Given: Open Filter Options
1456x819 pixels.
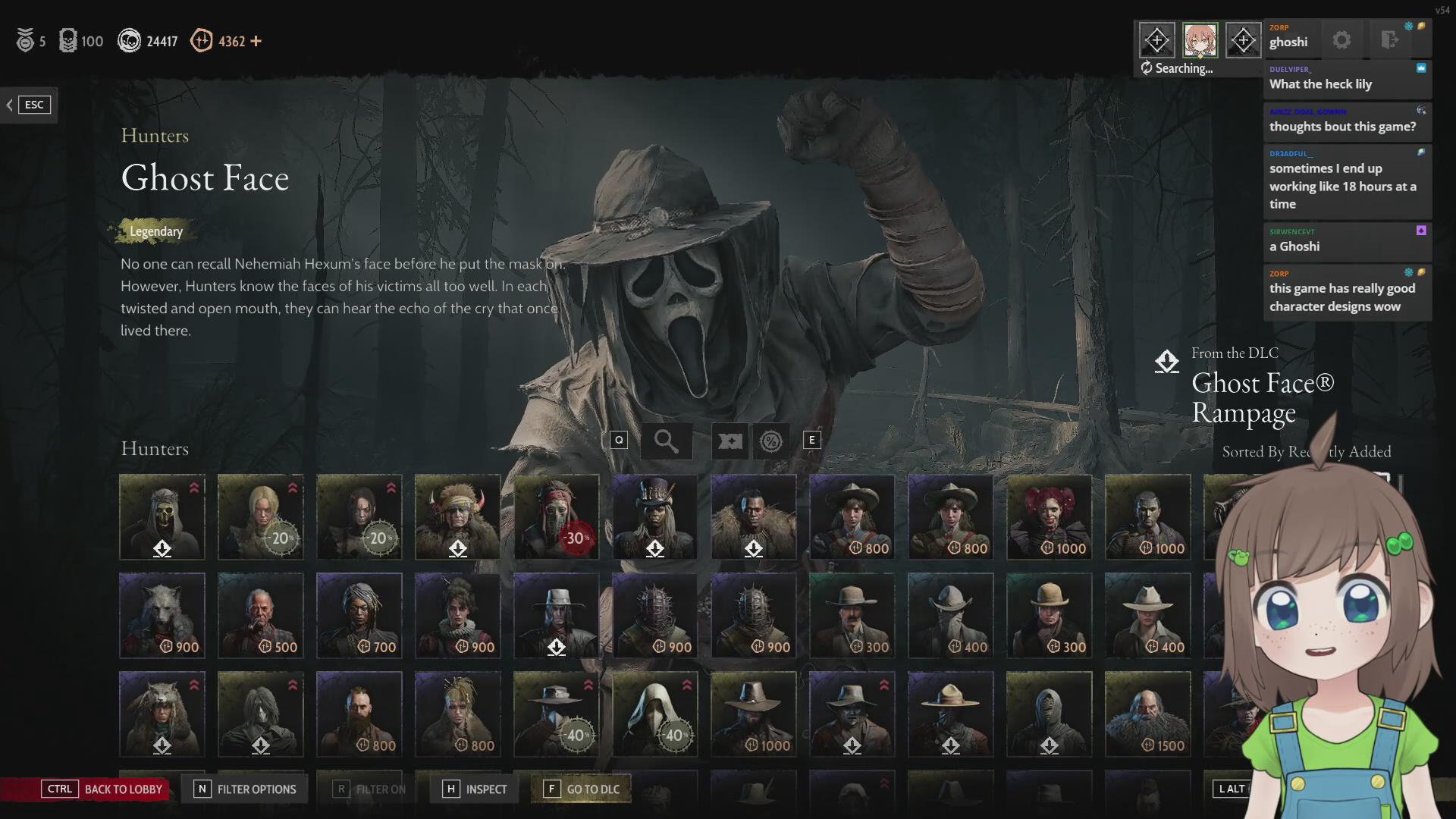Looking at the screenshot, I should (246, 789).
